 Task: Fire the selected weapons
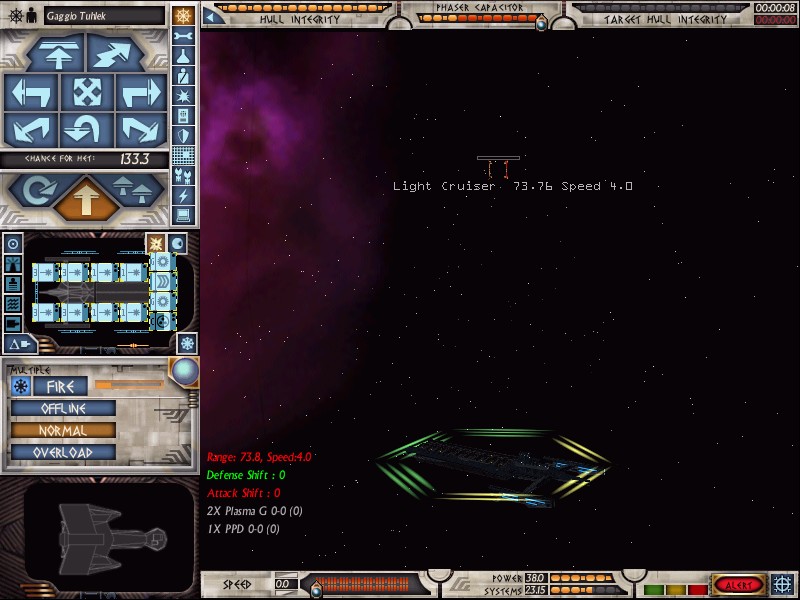click(x=60, y=386)
